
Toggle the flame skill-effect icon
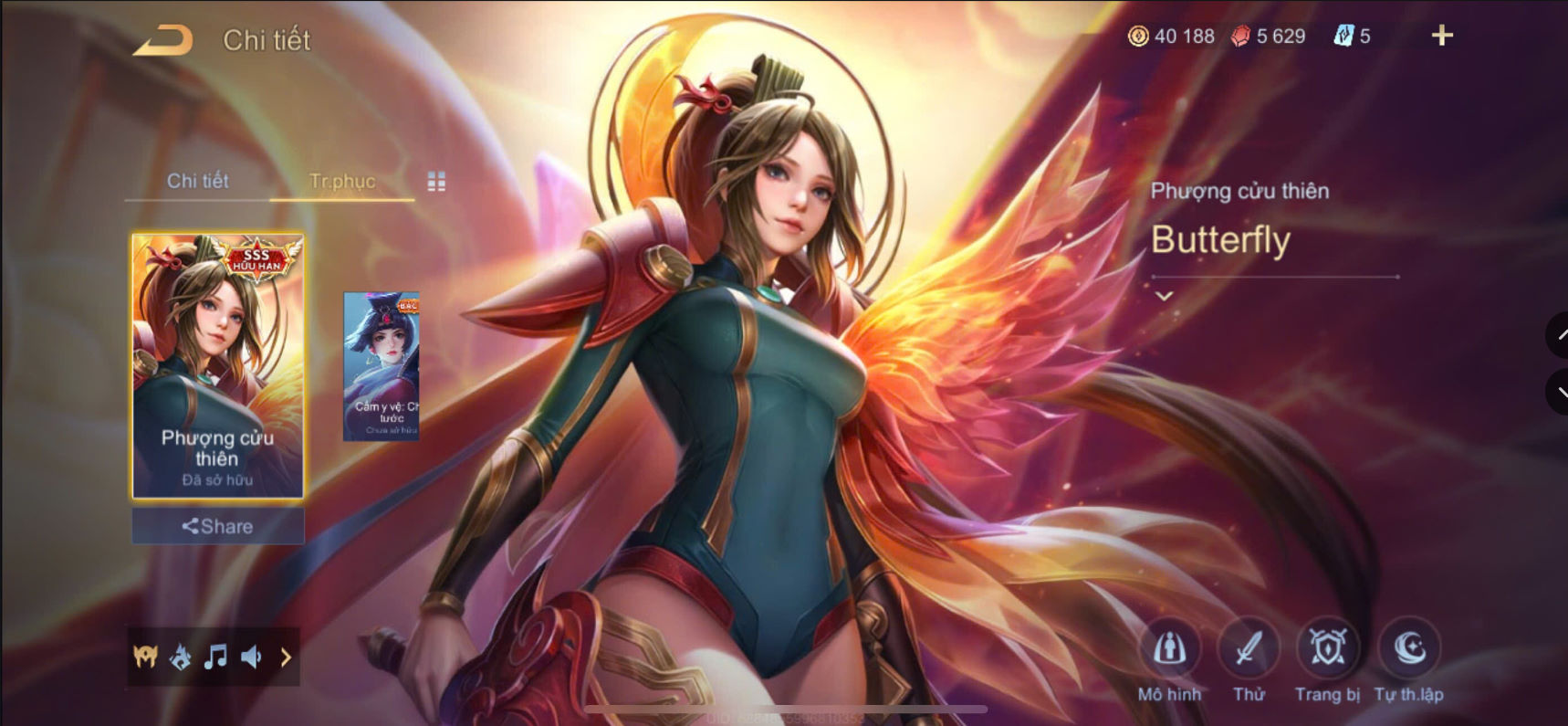(x=178, y=657)
